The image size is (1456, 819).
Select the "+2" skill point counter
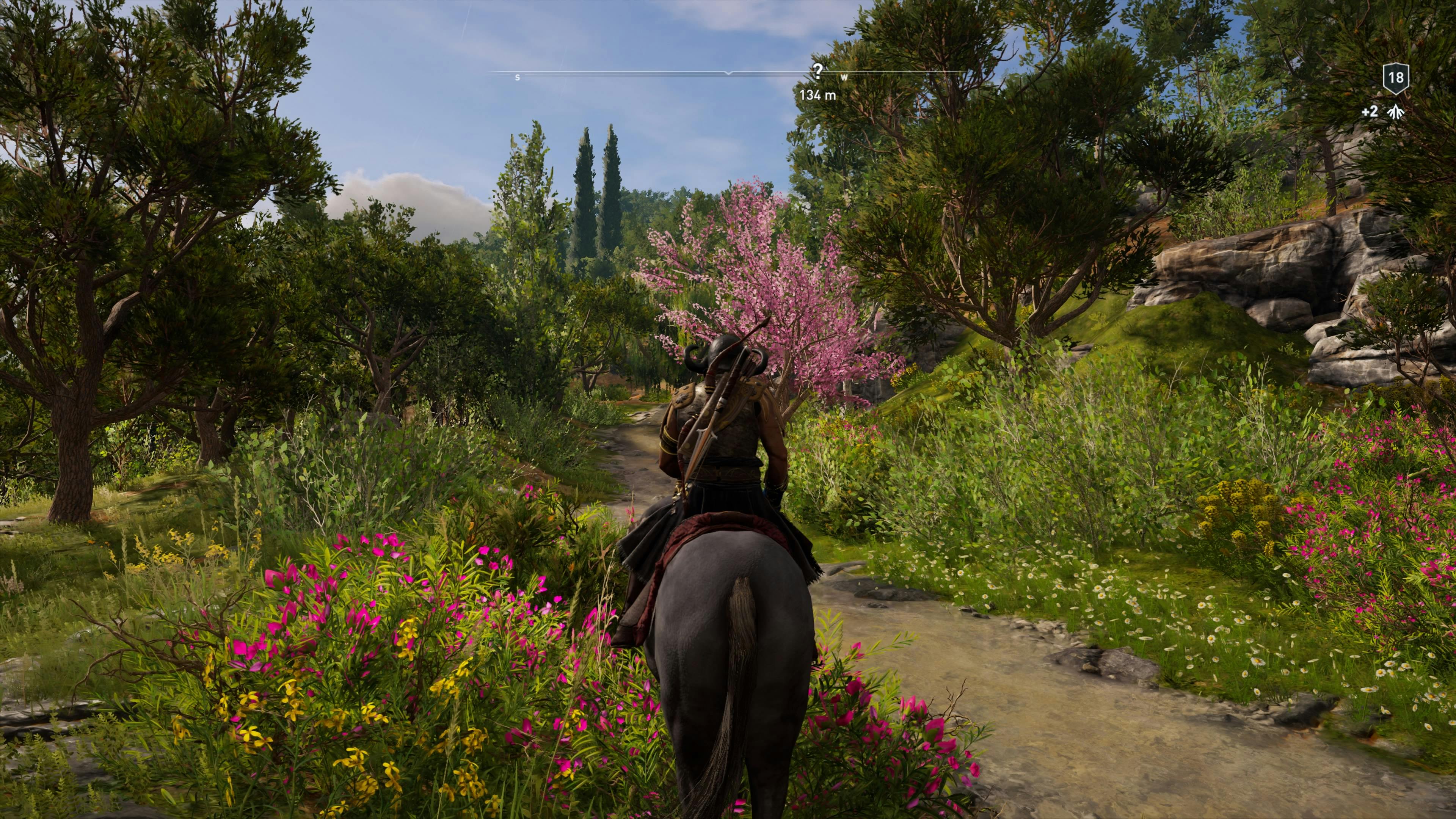(1370, 112)
